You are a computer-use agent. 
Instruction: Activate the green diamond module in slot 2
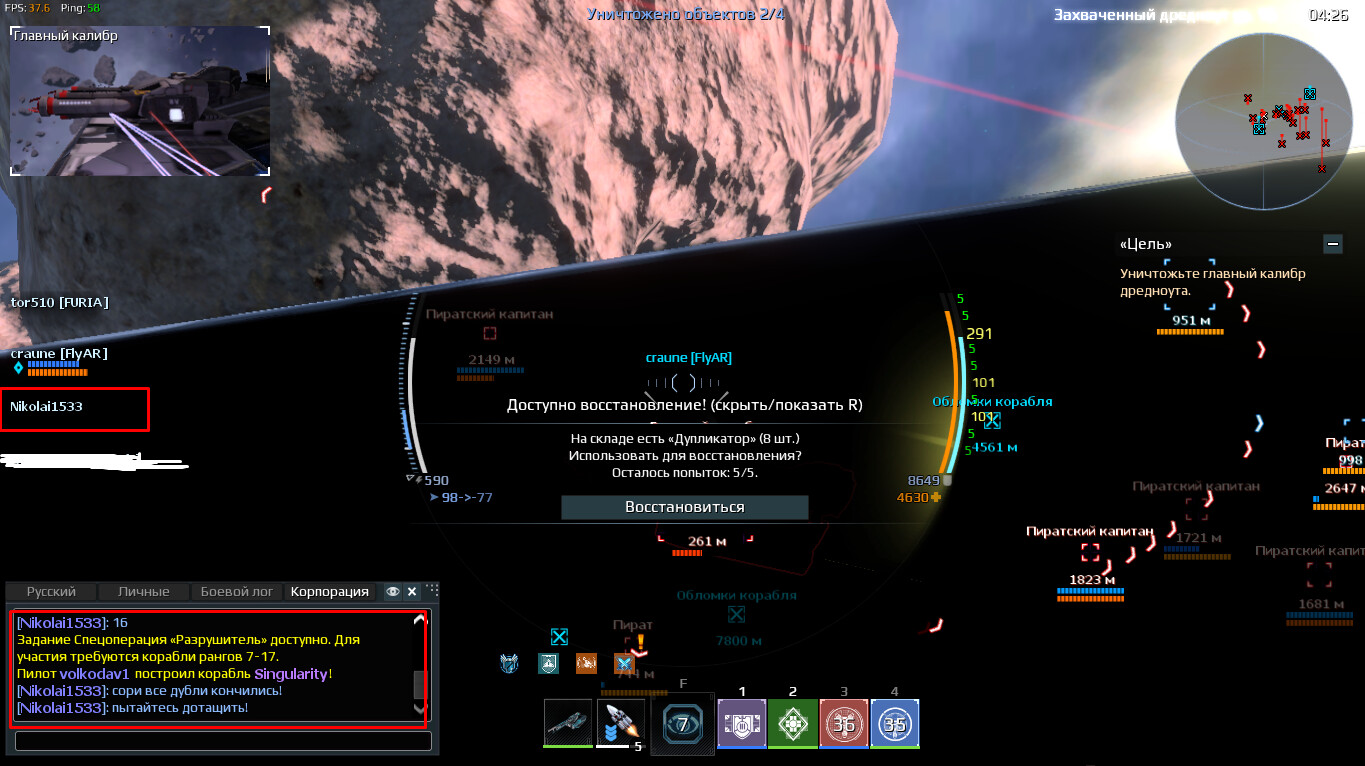tap(792, 723)
